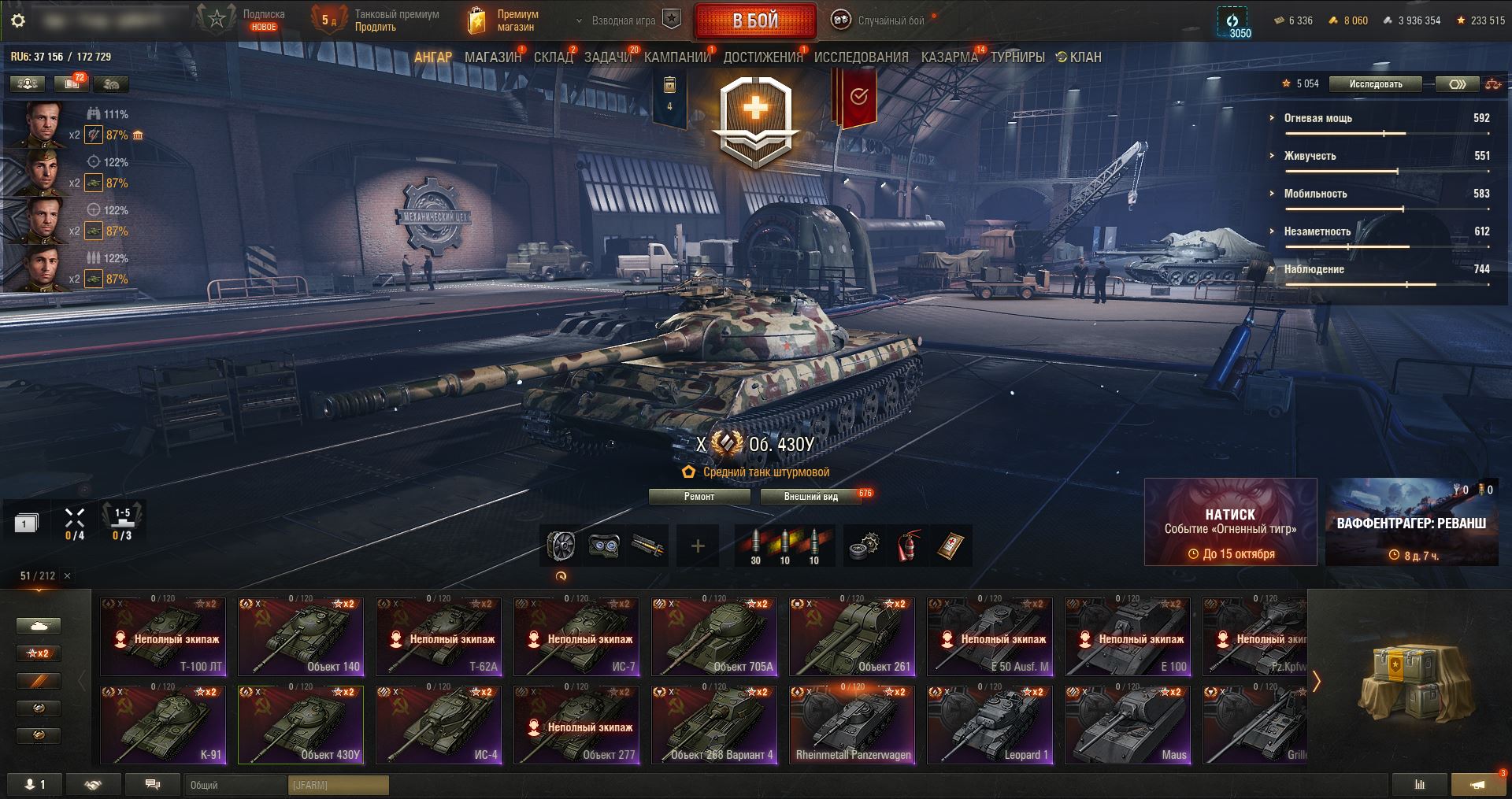Choose the Maus tank in carousel
The width and height of the screenshot is (1512, 799).
[1127, 724]
